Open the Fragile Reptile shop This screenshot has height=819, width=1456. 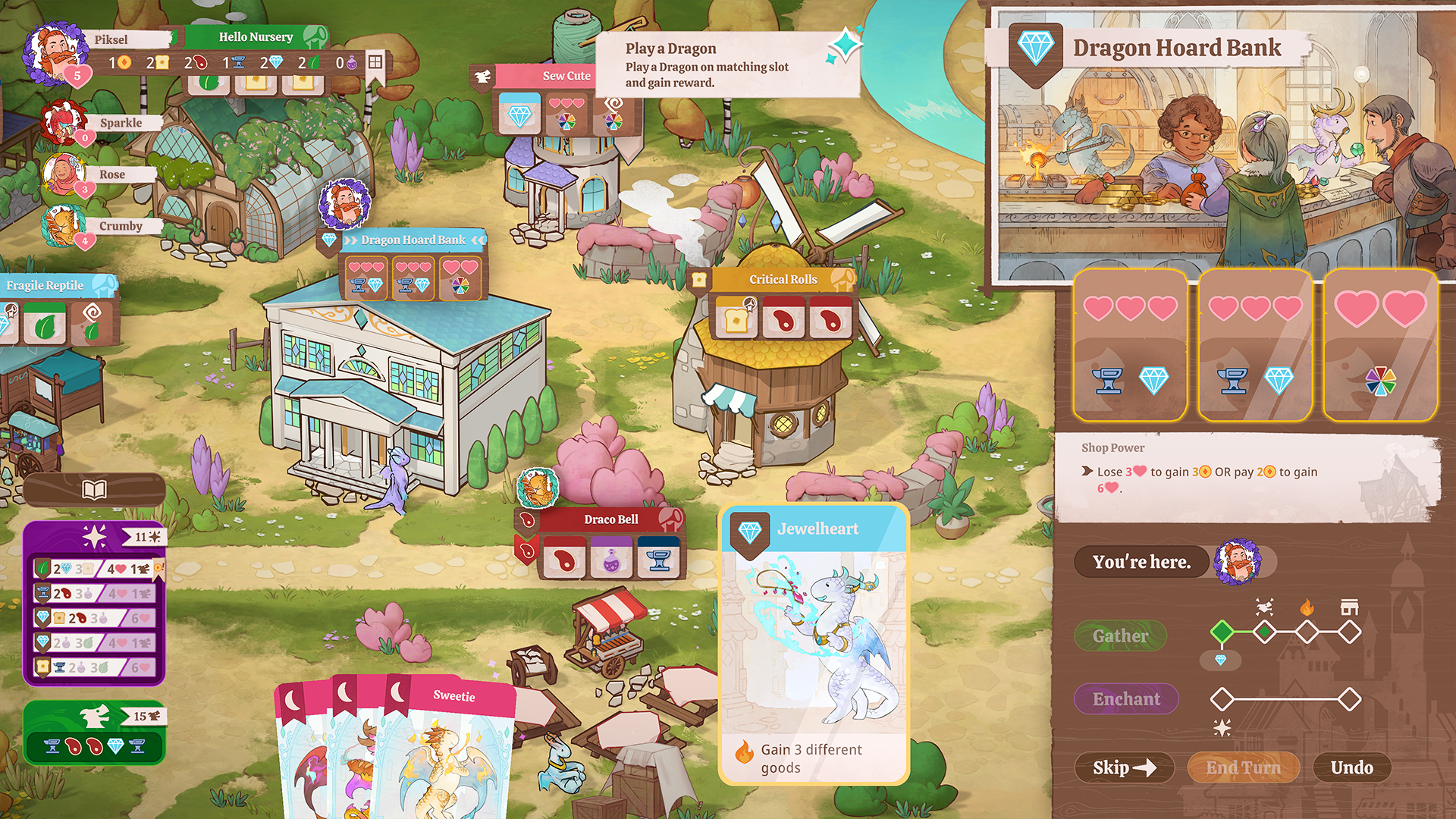(x=45, y=285)
